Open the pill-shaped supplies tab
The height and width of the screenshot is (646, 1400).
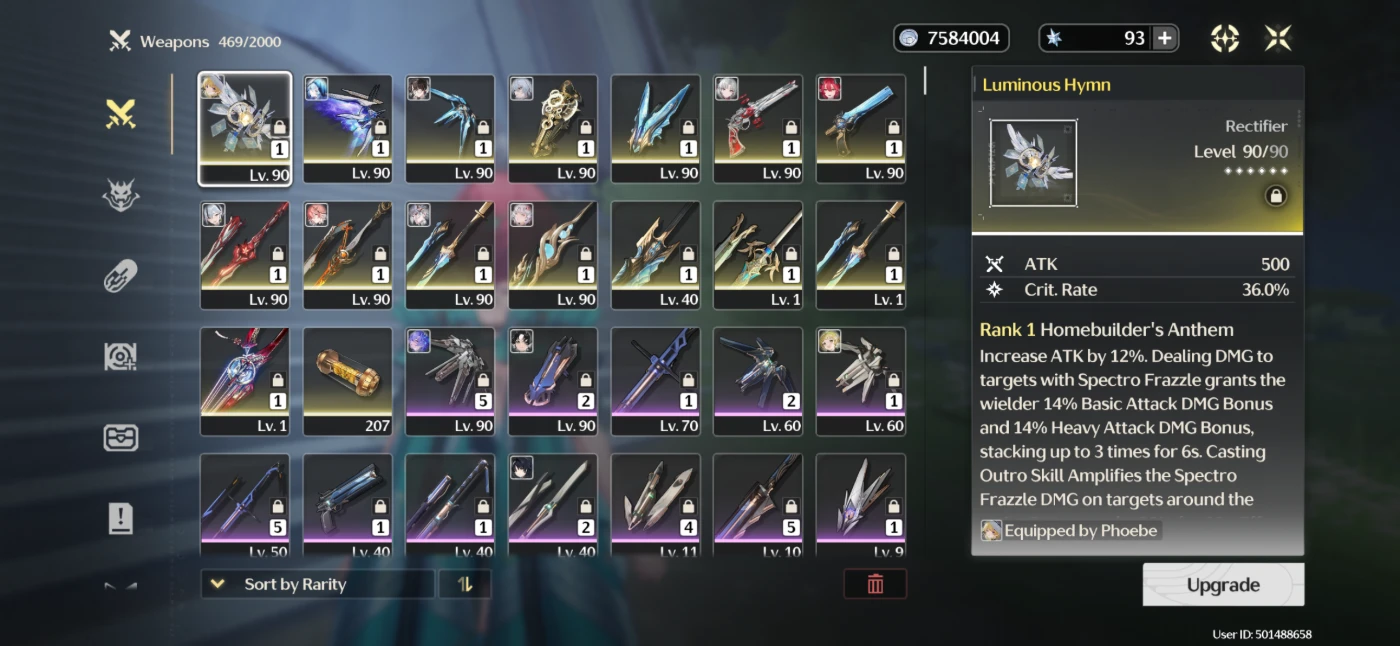121,276
